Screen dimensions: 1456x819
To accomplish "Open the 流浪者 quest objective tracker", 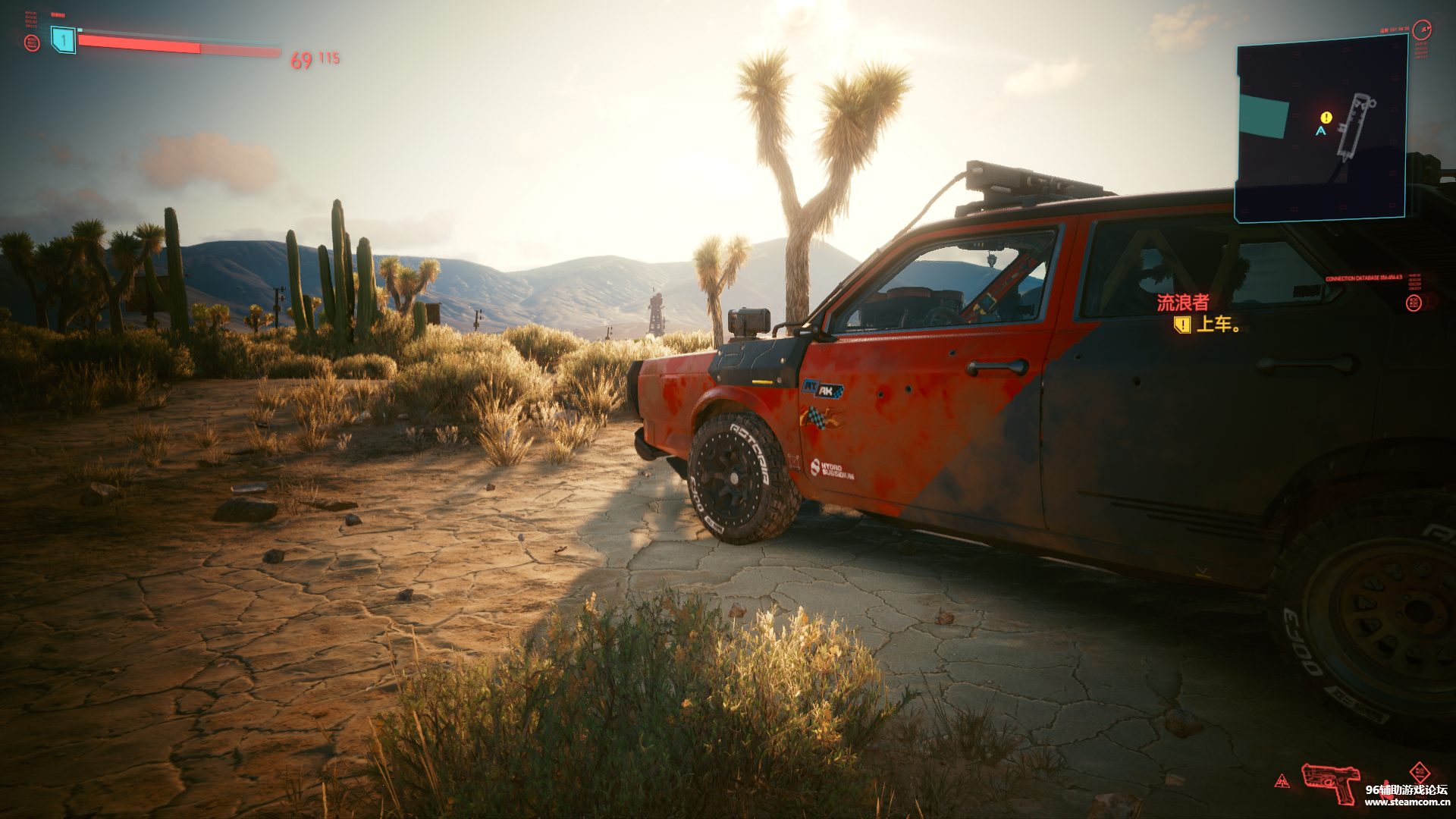I will pos(1182,303).
